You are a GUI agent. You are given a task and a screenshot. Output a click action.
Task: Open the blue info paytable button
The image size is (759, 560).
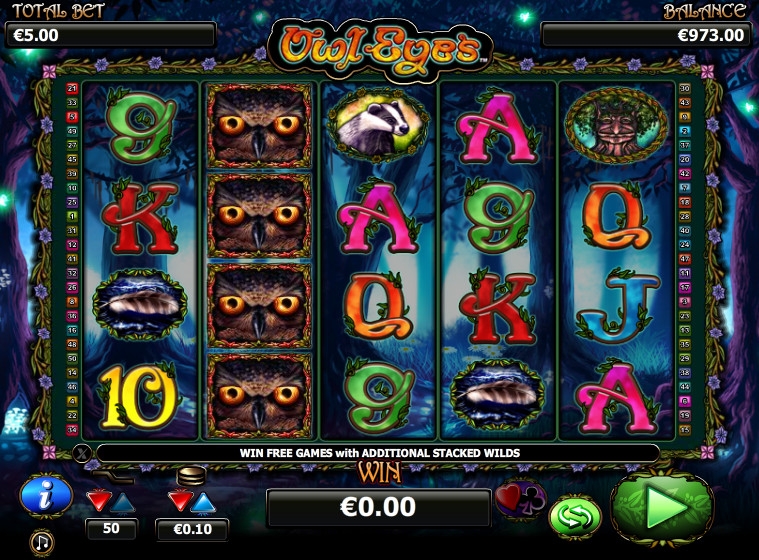click(x=46, y=495)
